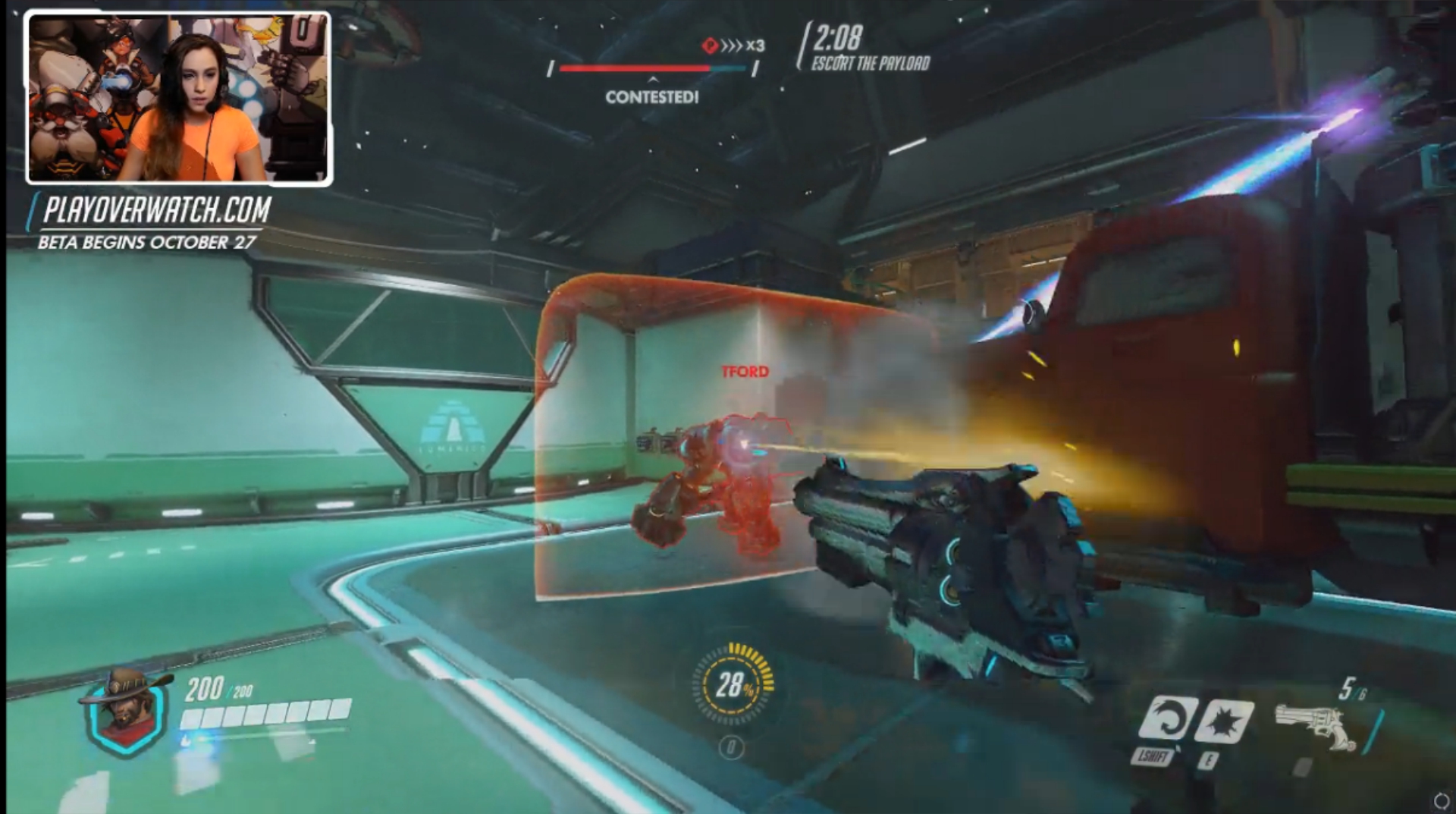Trigger the Flashbang ability icon
The width and height of the screenshot is (1456, 814).
[x=1223, y=721]
